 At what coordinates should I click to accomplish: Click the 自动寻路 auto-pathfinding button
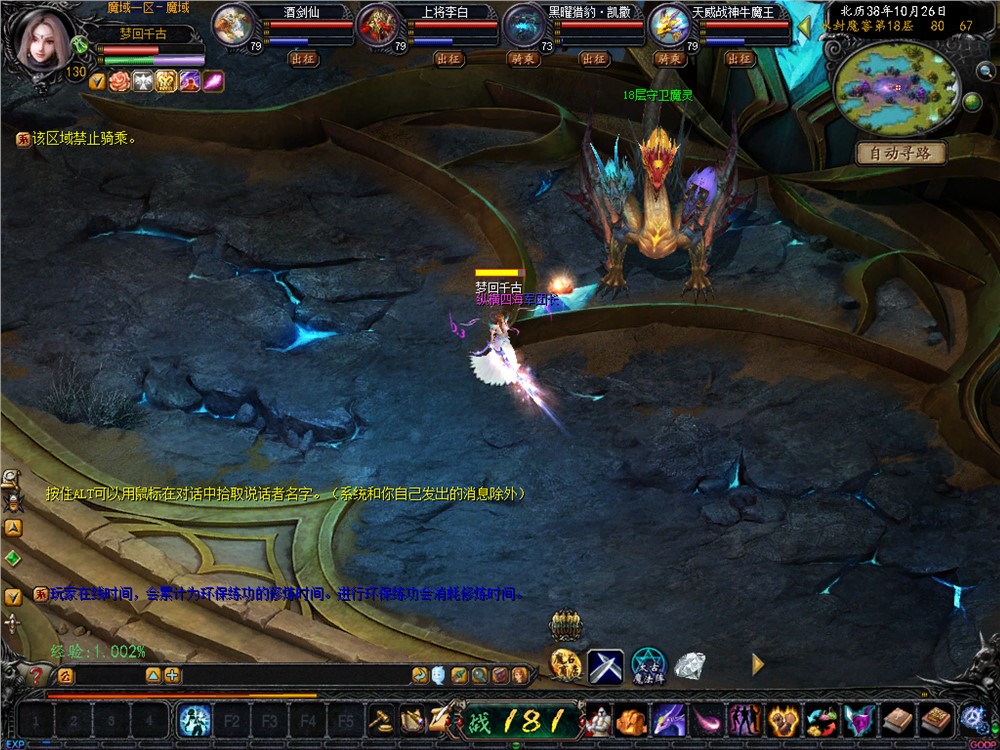(900, 153)
